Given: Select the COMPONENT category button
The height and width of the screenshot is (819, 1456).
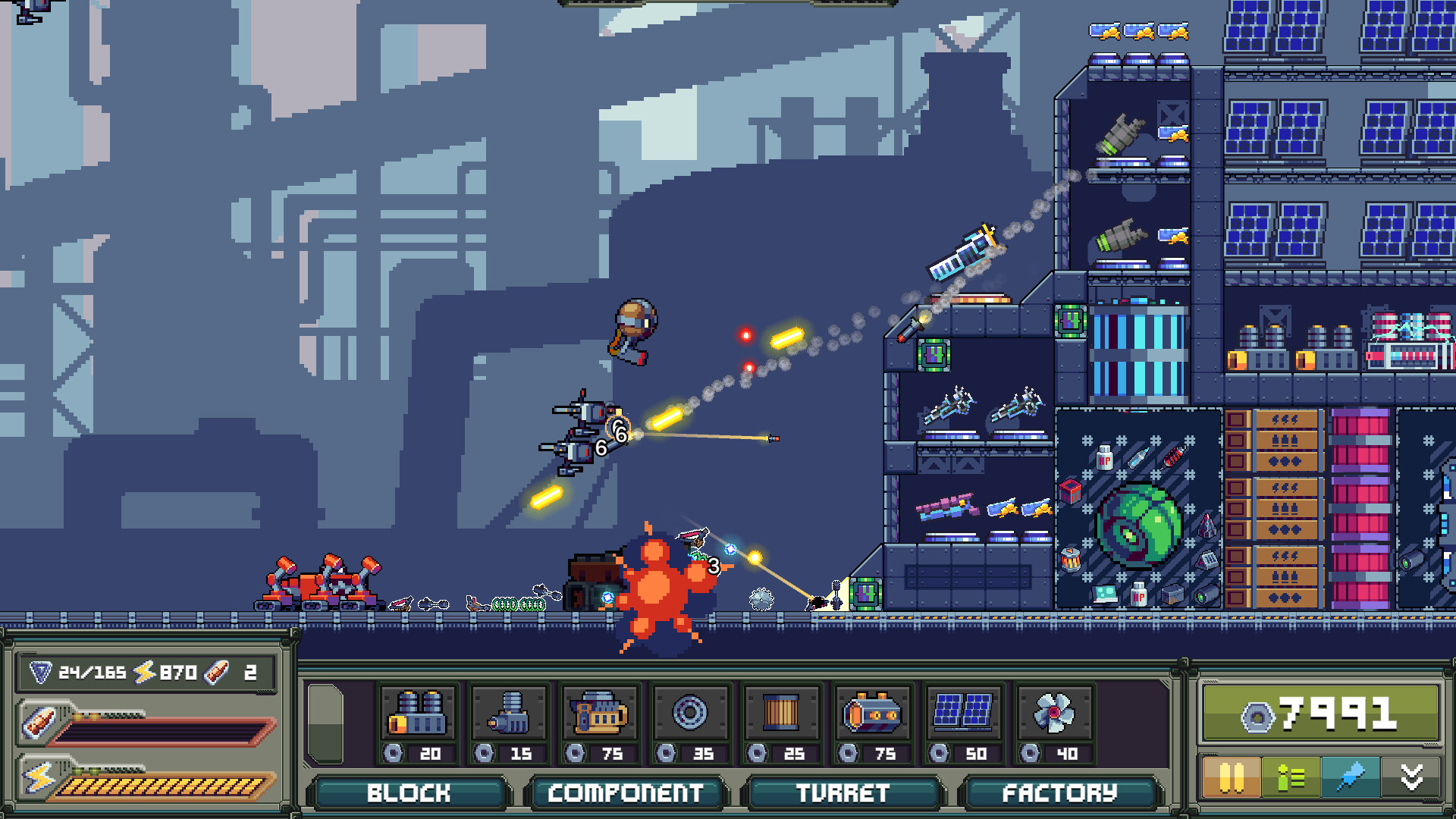Looking at the screenshot, I should [626, 793].
